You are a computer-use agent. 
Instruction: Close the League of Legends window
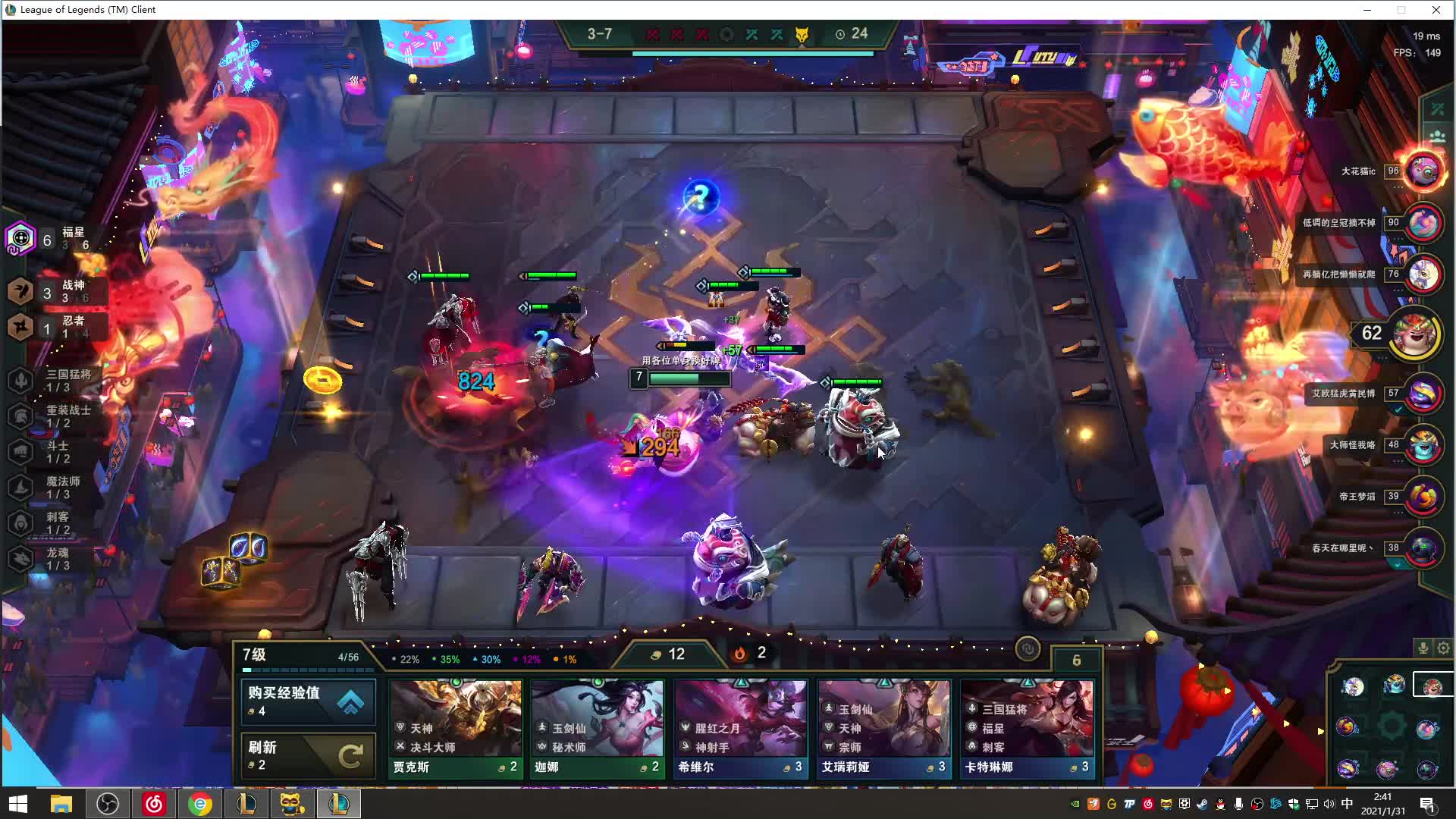(1436, 10)
